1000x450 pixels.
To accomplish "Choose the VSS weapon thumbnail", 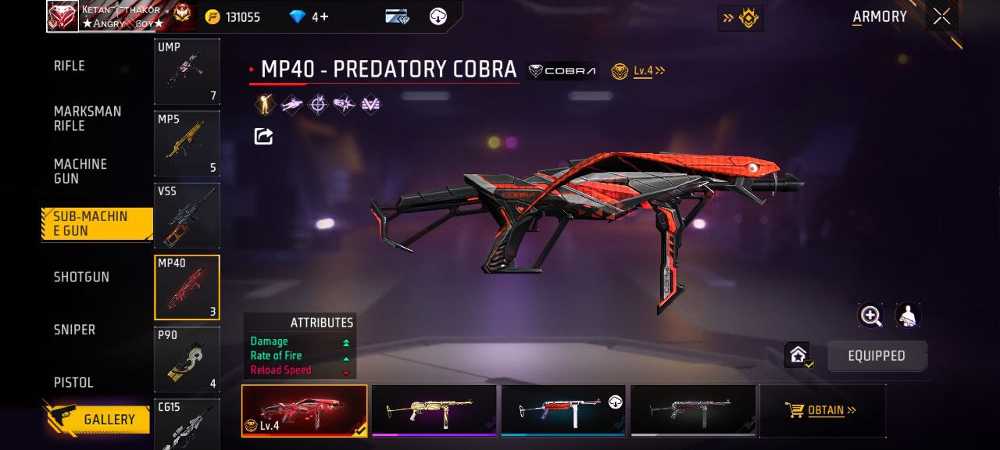I will coord(187,215).
